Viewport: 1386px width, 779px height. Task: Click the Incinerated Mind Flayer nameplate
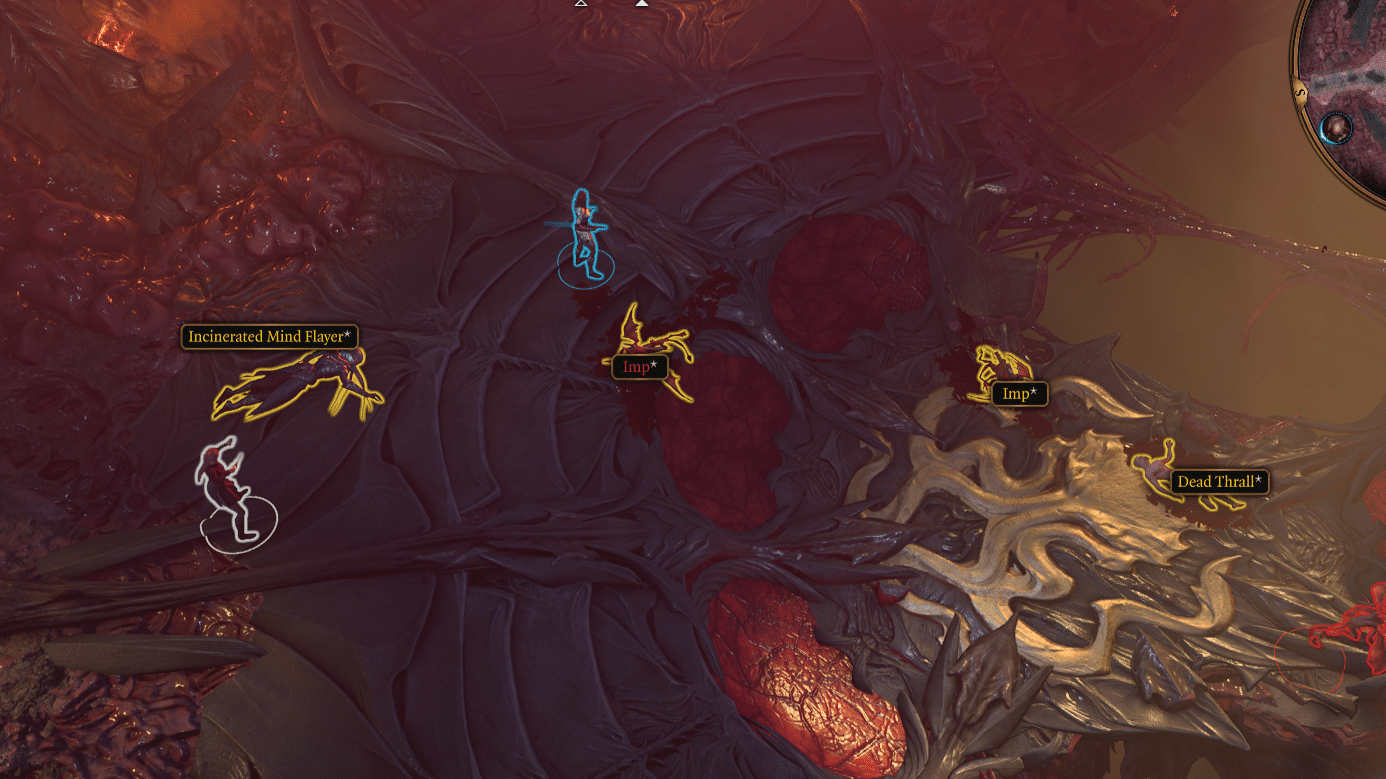(268, 337)
